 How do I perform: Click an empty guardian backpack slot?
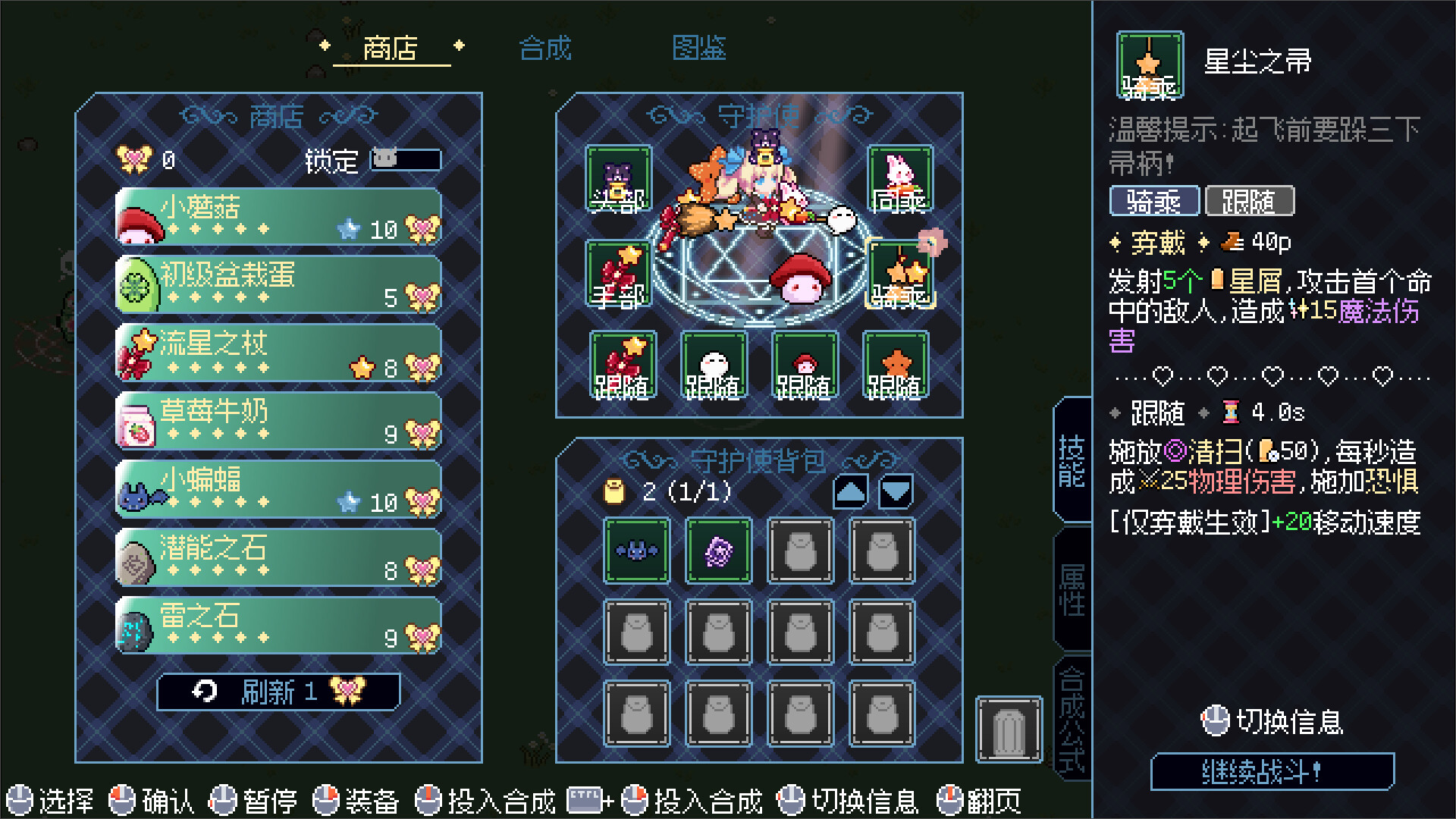799,550
